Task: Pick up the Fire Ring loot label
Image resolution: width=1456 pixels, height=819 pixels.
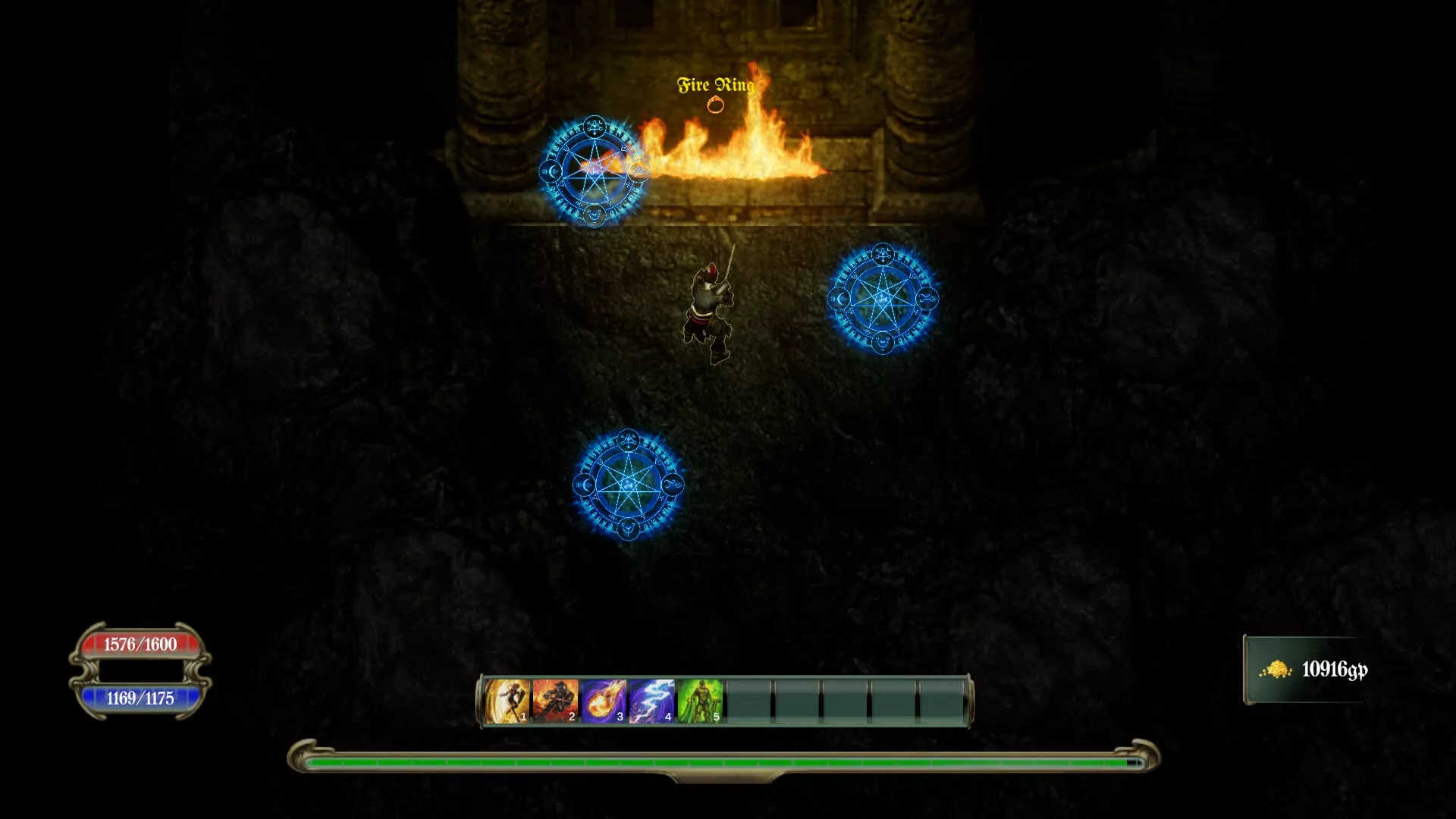Action: [x=715, y=86]
